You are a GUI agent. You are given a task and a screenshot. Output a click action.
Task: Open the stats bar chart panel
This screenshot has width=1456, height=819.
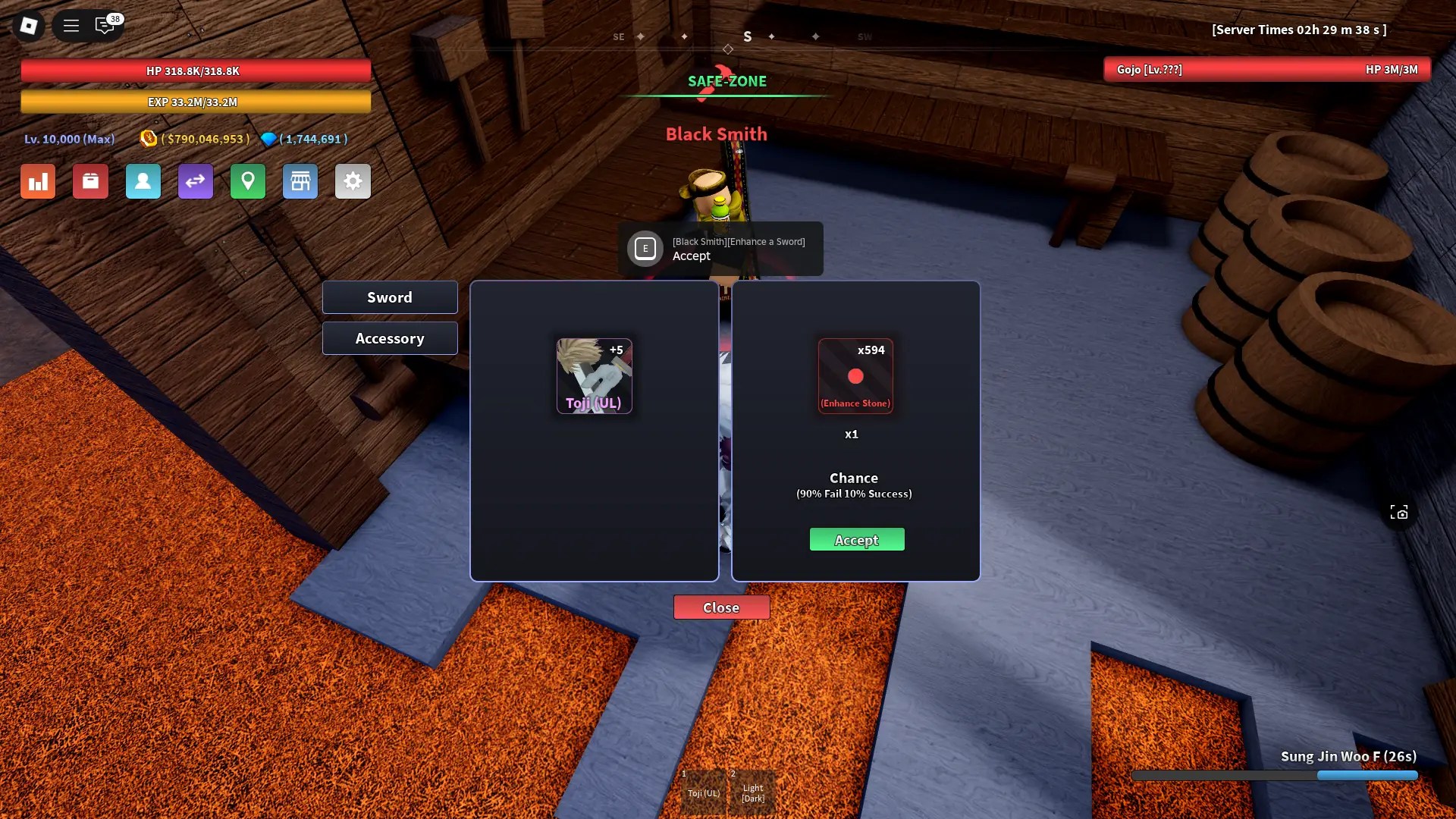click(x=38, y=181)
